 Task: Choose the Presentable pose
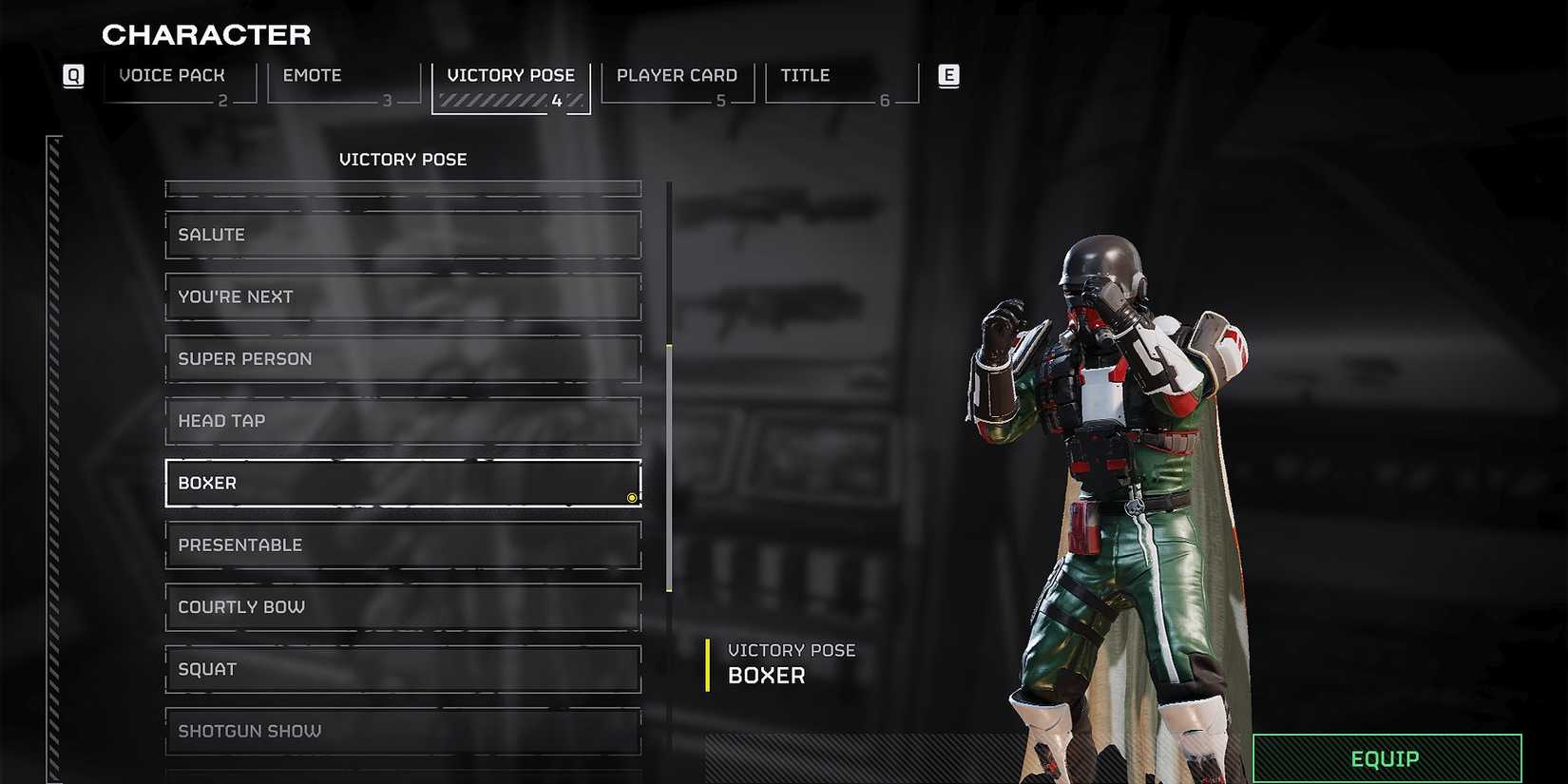coord(403,545)
